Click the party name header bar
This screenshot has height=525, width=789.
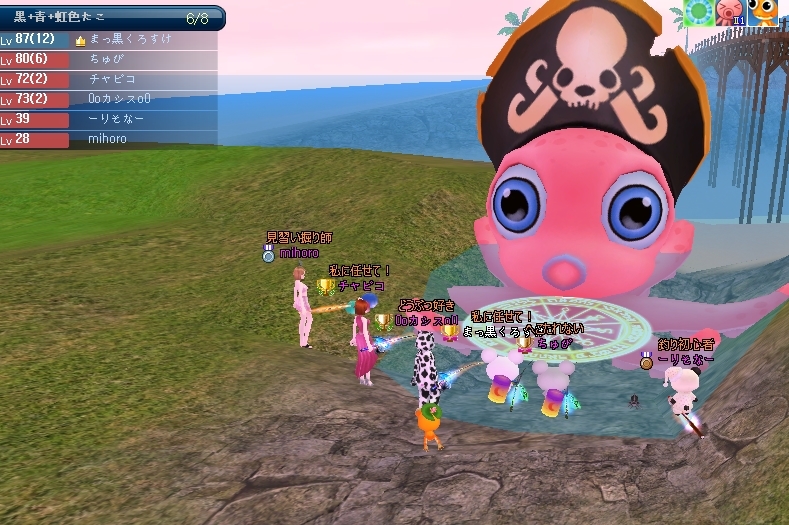(110, 18)
